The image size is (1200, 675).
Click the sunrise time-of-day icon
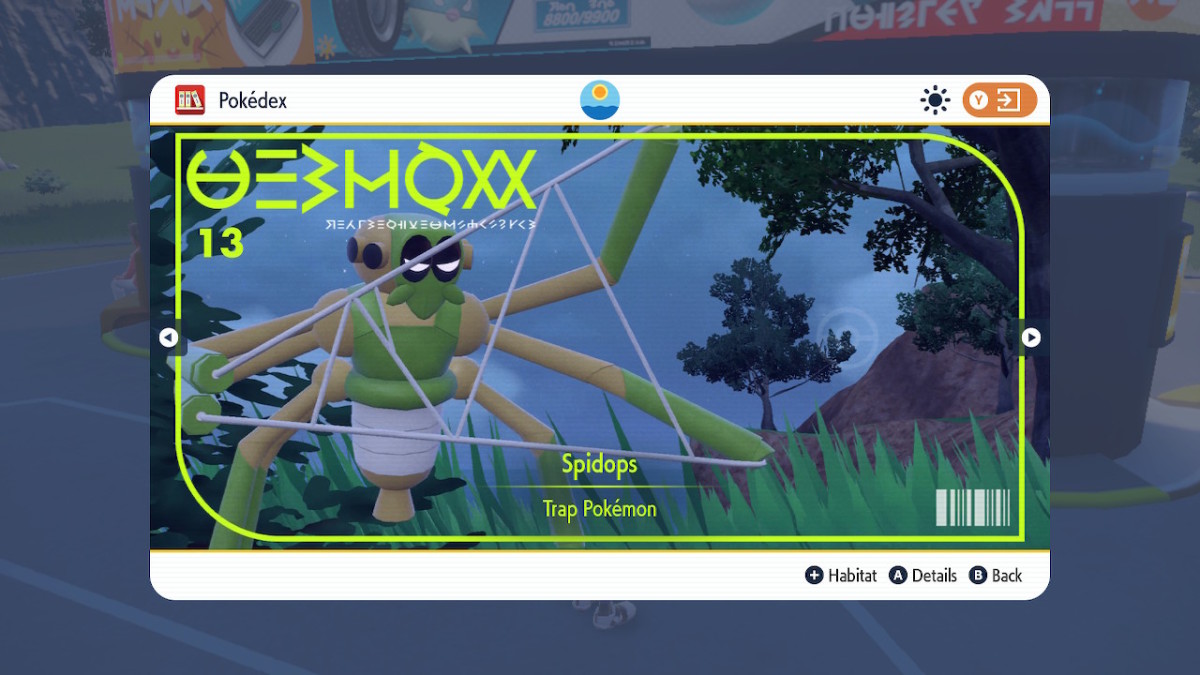coord(600,100)
